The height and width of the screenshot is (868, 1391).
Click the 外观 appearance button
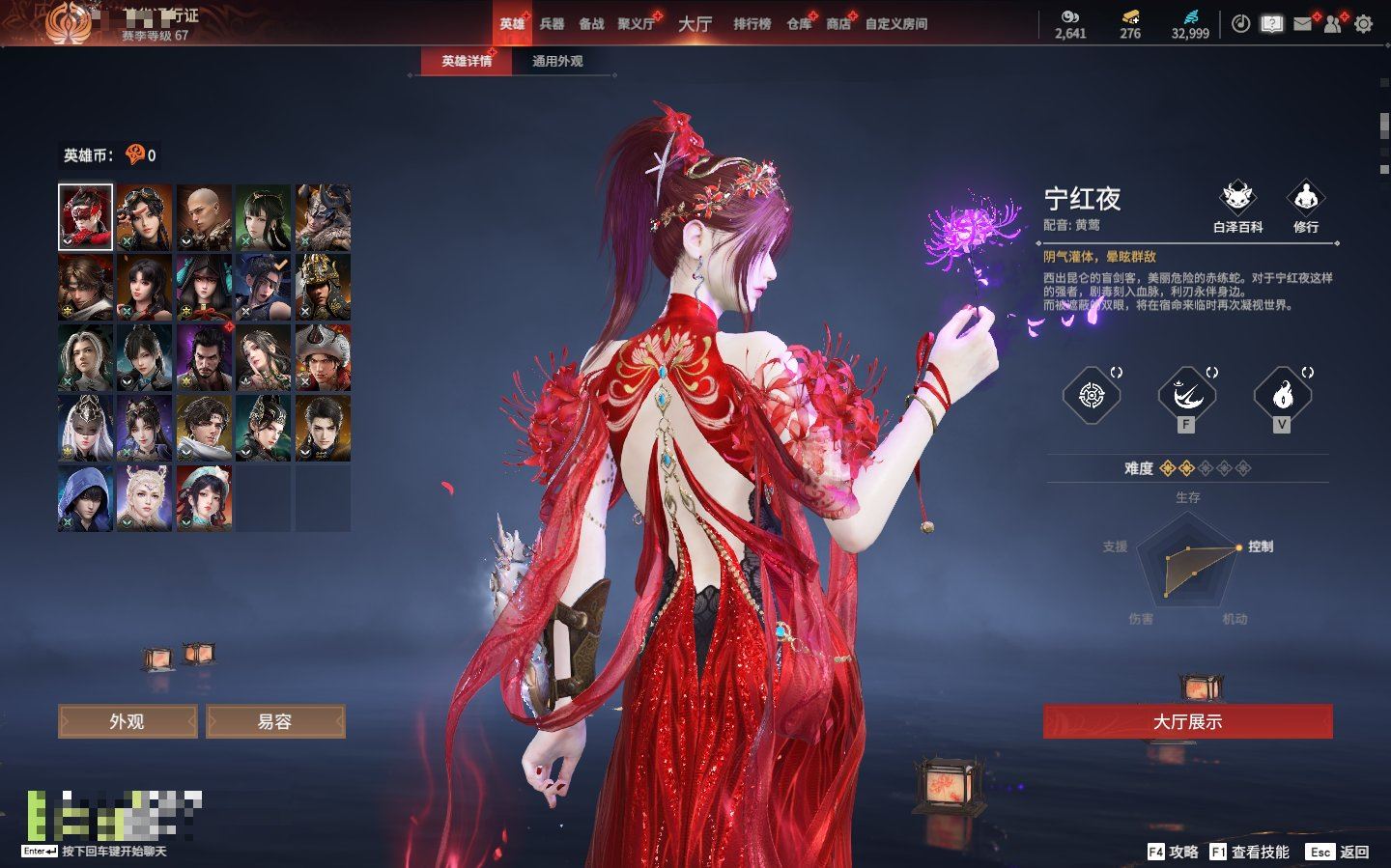pos(128,721)
